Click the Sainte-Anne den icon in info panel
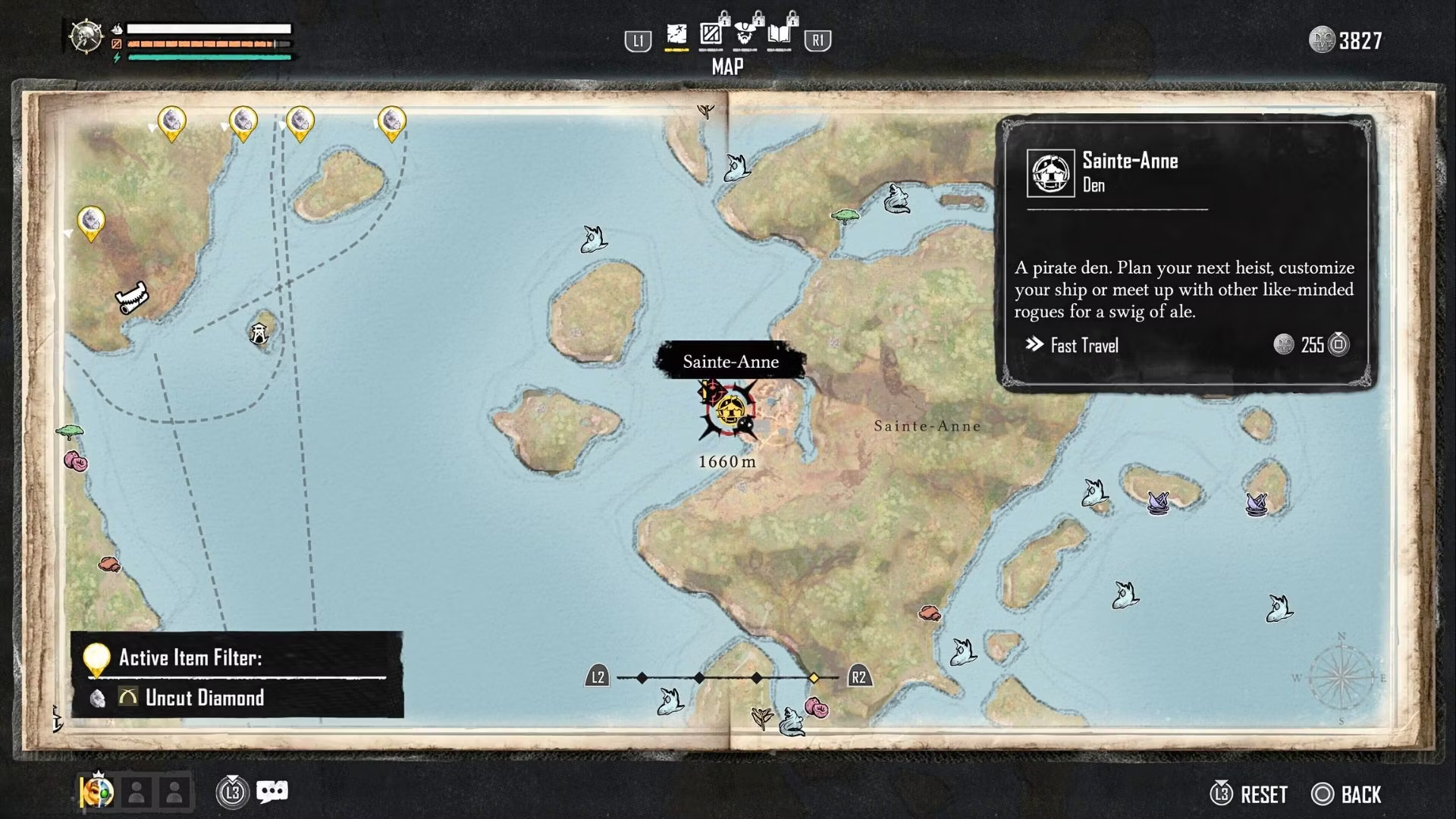Image resolution: width=1456 pixels, height=819 pixels. point(1050,173)
